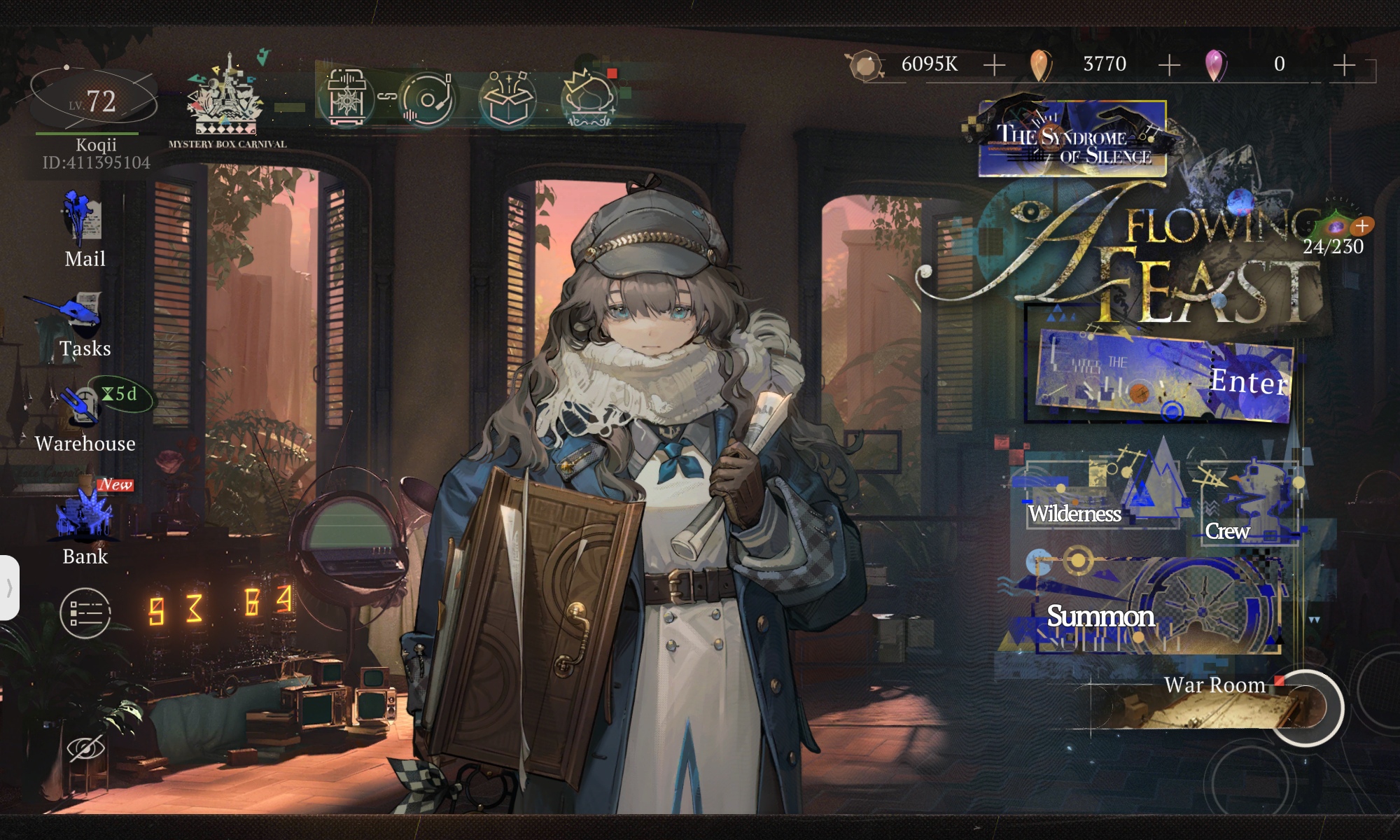Add more clear drops with plus
Screen dimensions: 1400x840
(1169, 65)
